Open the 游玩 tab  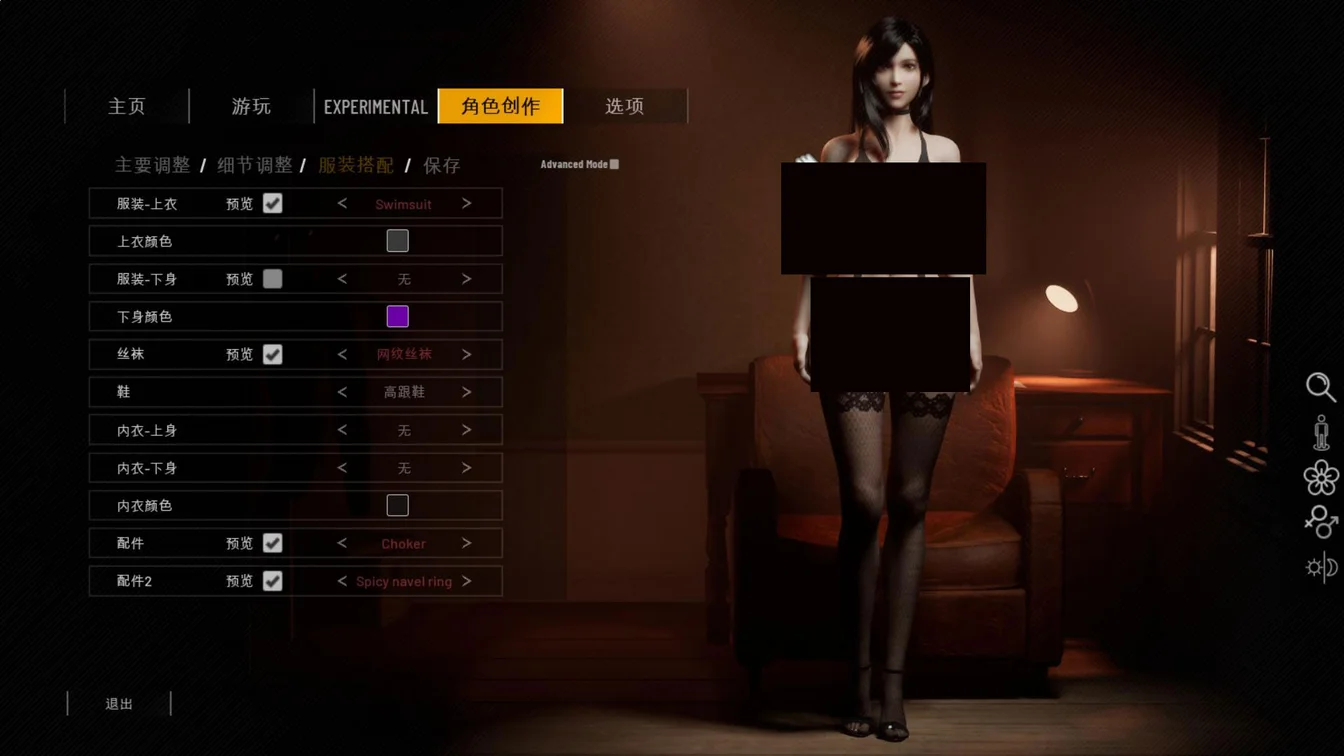251,106
